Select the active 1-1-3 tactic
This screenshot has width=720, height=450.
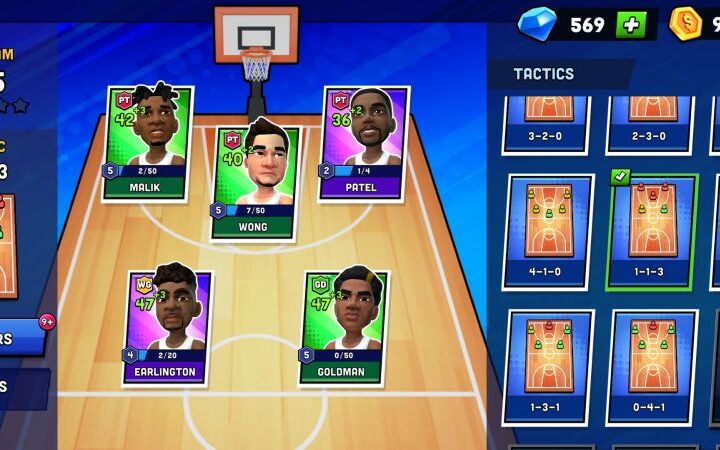tap(652, 230)
